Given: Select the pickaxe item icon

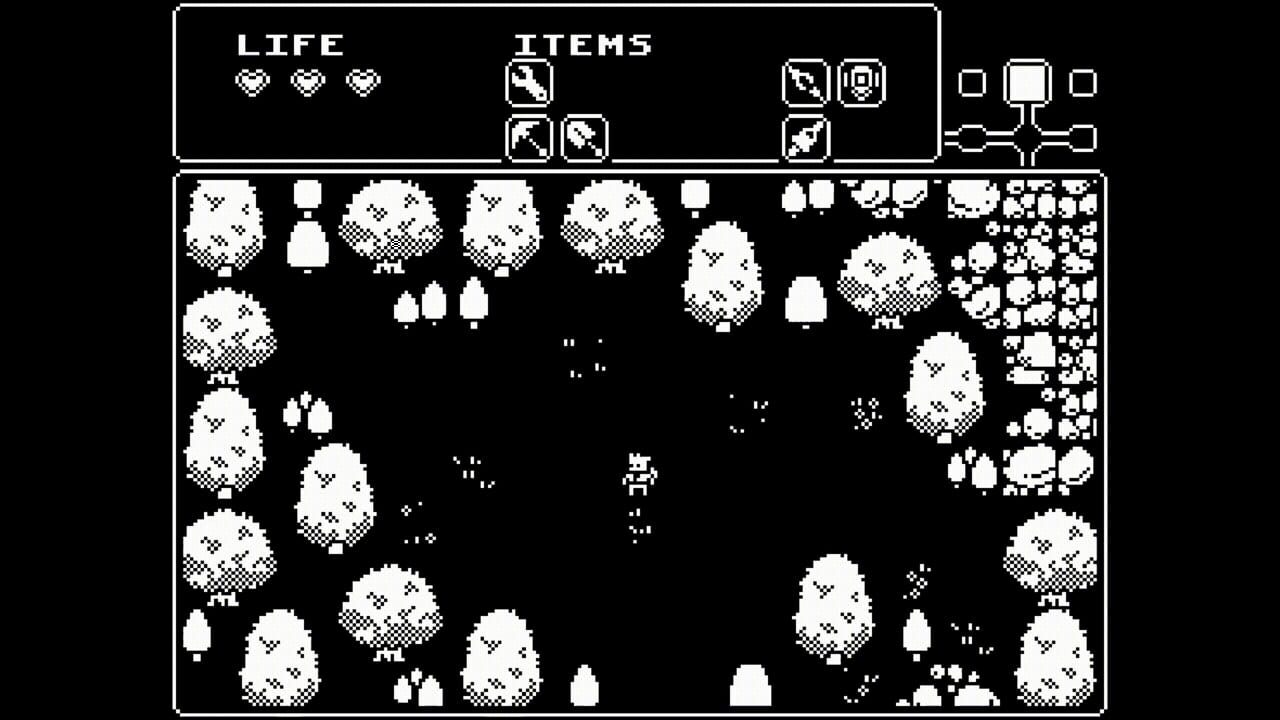Looking at the screenshot, I should pos(528,140).
